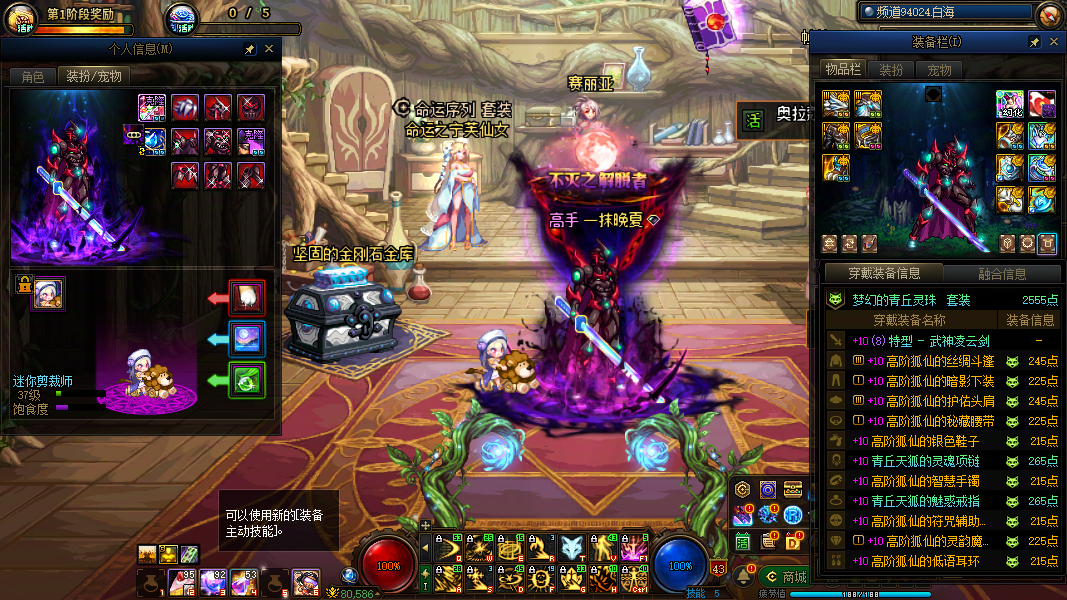This screenshot has height=600, width=1067.
Task: Click the 第1阶段奖励 stage reward tracker
Action: tap(80, 15)
